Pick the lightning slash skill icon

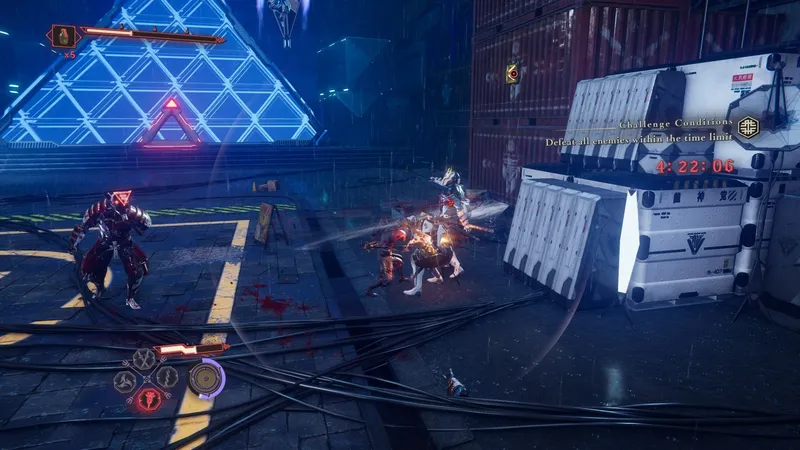[168, 378]
